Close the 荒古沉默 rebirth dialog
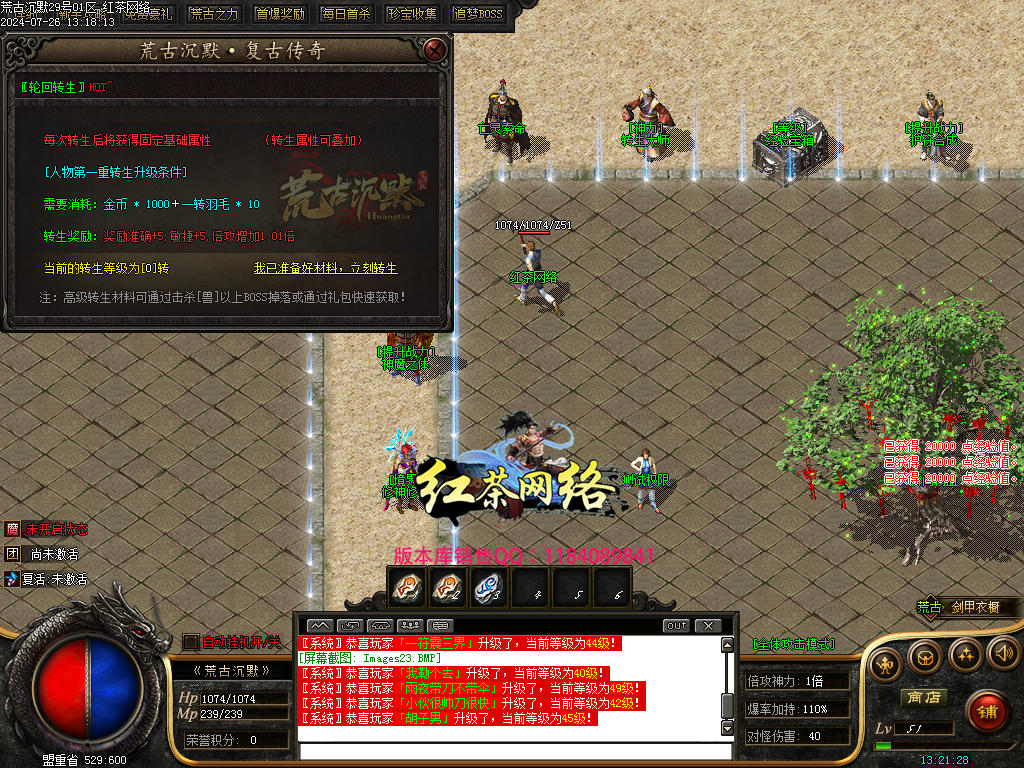 [x=434, y=50]
